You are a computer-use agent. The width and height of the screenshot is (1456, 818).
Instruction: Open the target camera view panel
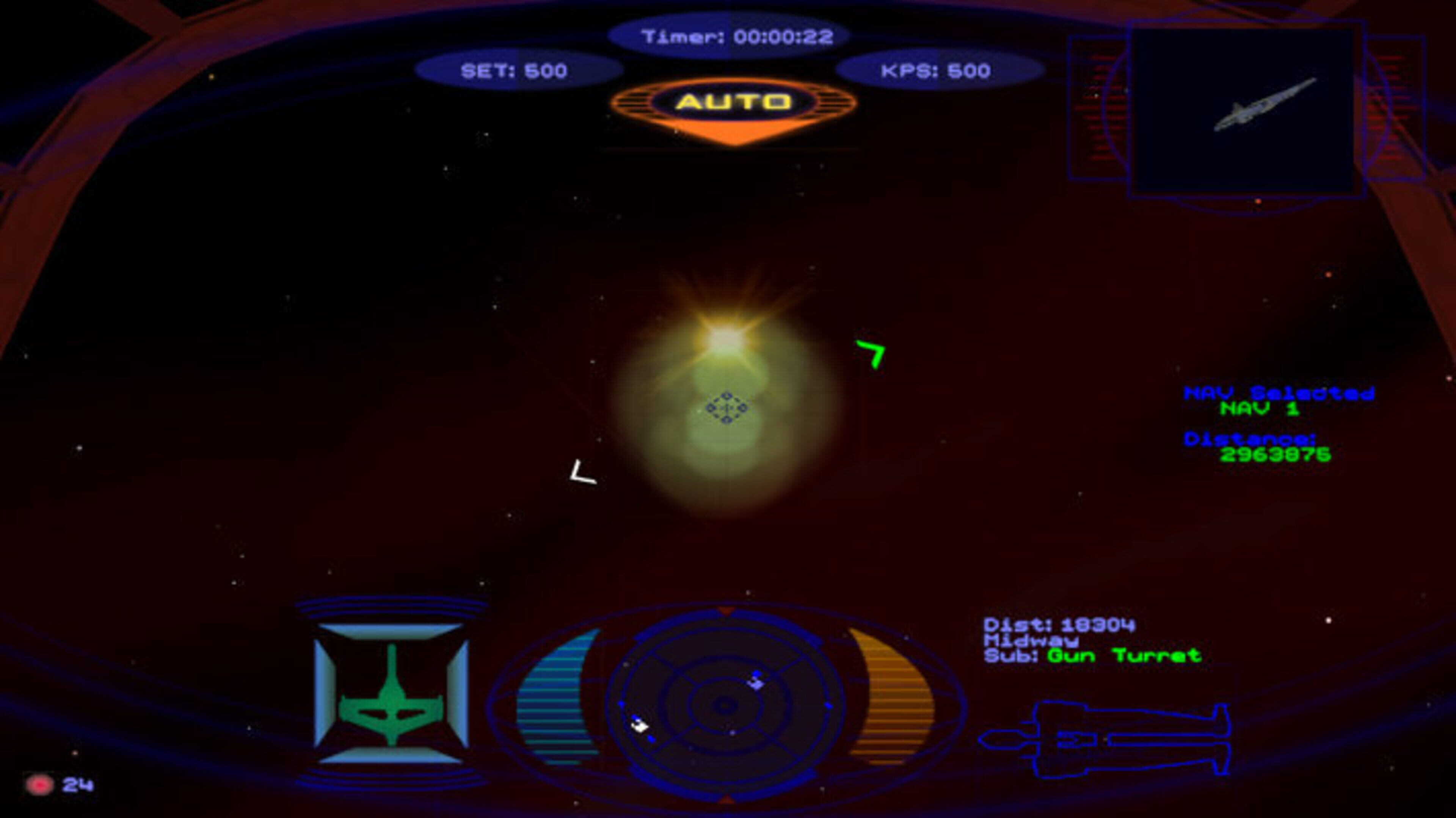pyautogui.click(x=1246, y=110)
